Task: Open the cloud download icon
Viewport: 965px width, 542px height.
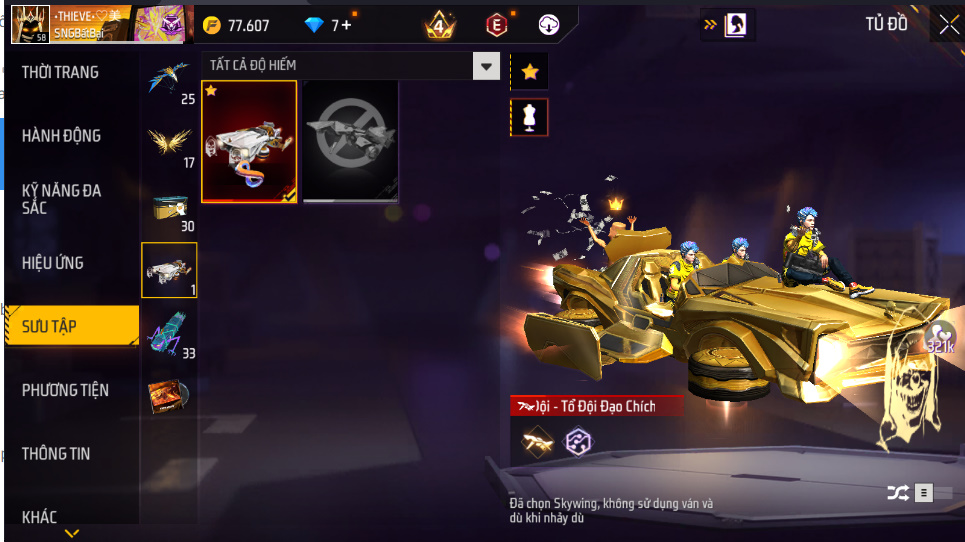Action: pyautogui.click(x=548, y=25)
